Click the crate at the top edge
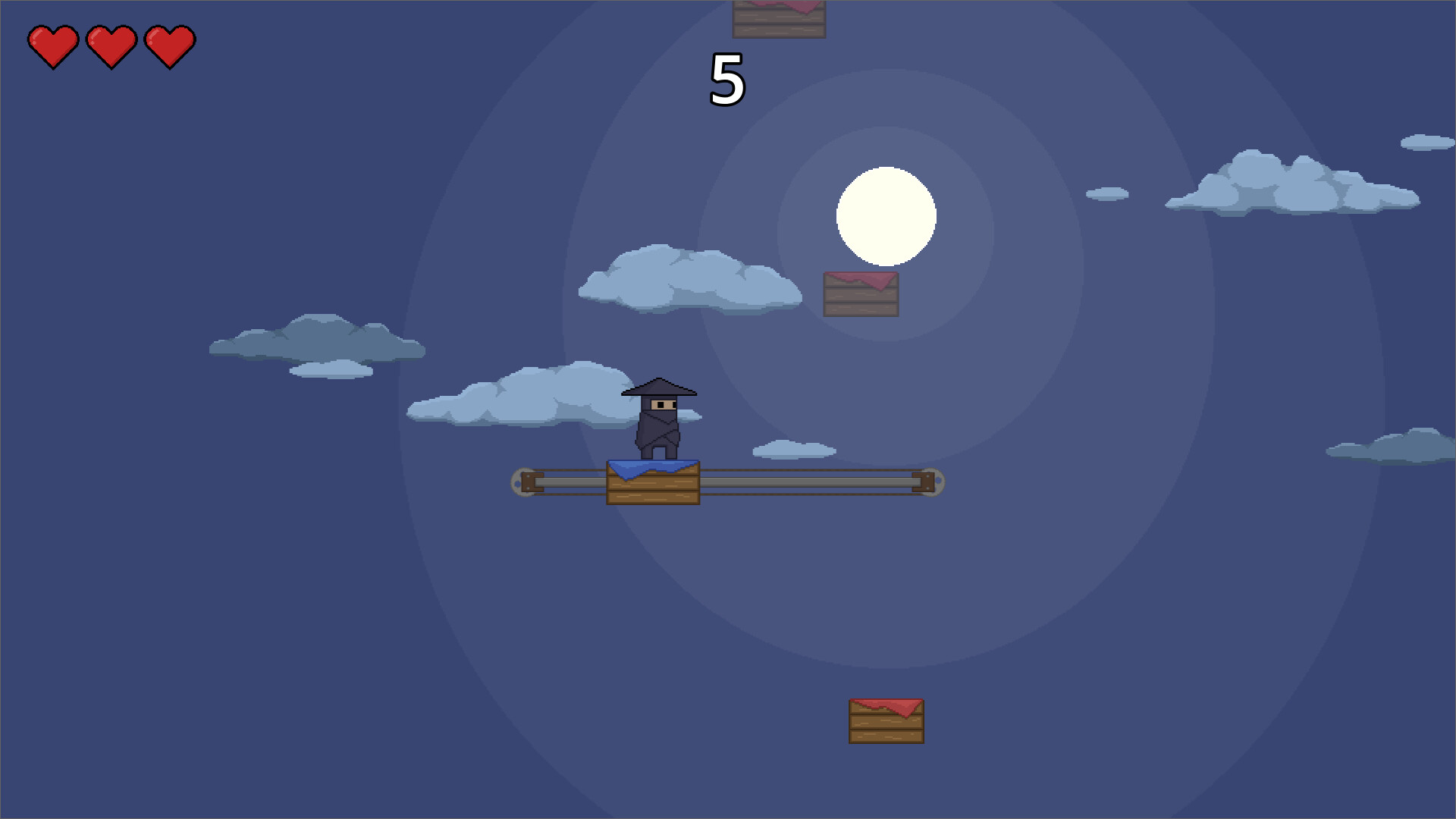Screen dimensions: 1456x819 point(778,19)
